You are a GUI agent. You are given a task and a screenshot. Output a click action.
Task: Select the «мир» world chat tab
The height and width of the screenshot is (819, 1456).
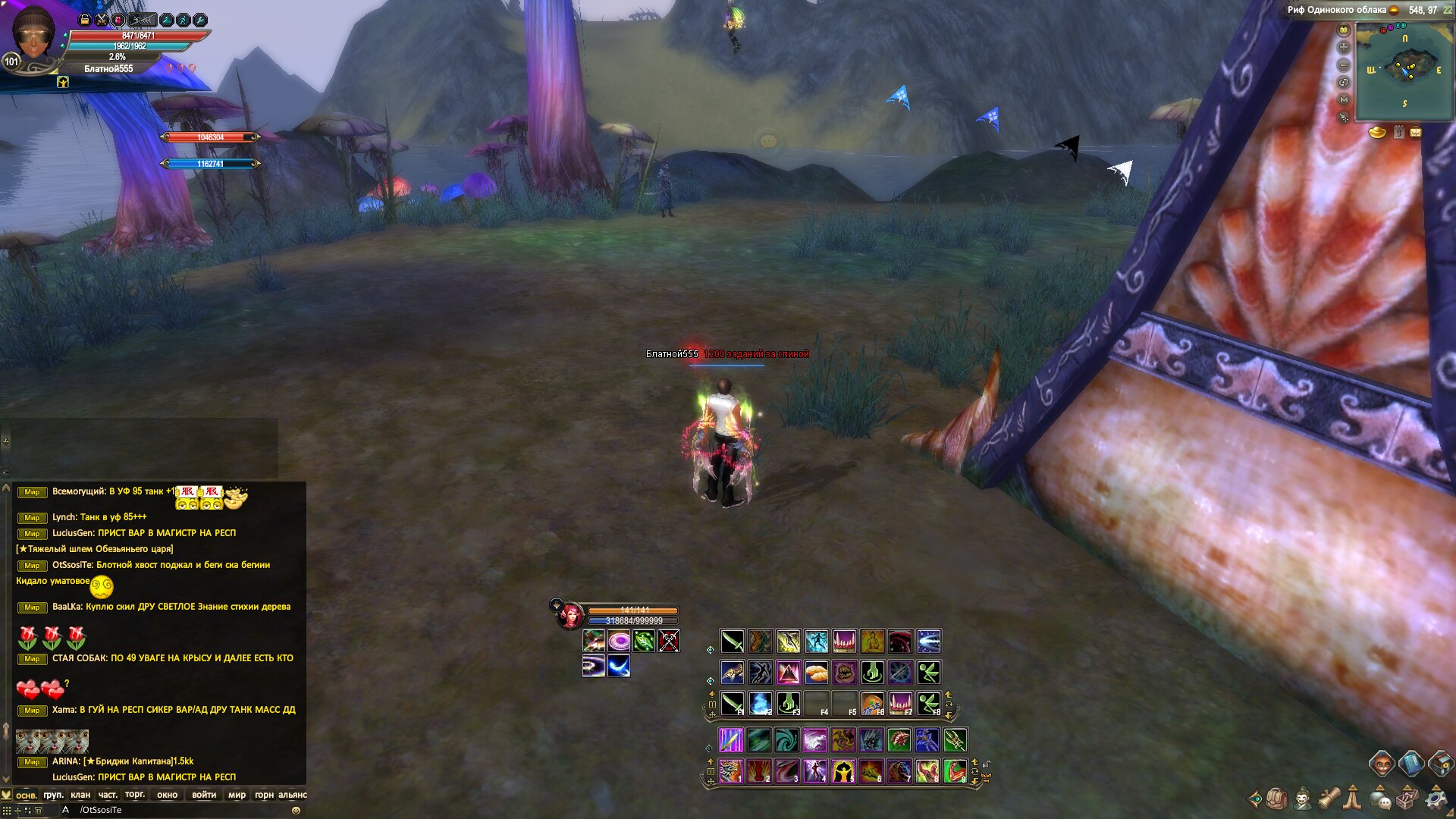[237, 795]
